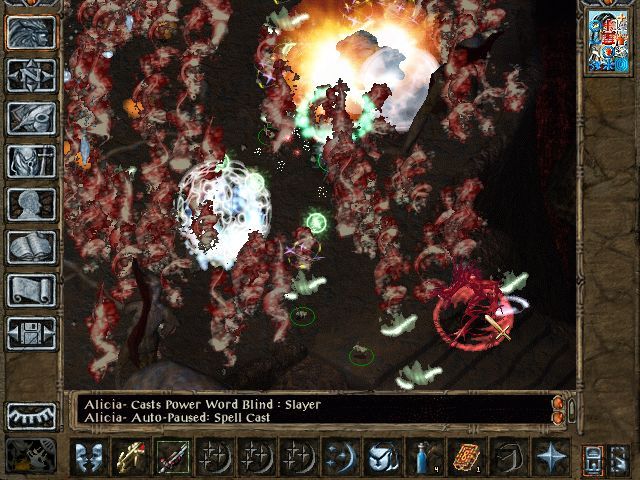Use the blue potion quick item
This screenshot has height=480, width=640.
424,457
